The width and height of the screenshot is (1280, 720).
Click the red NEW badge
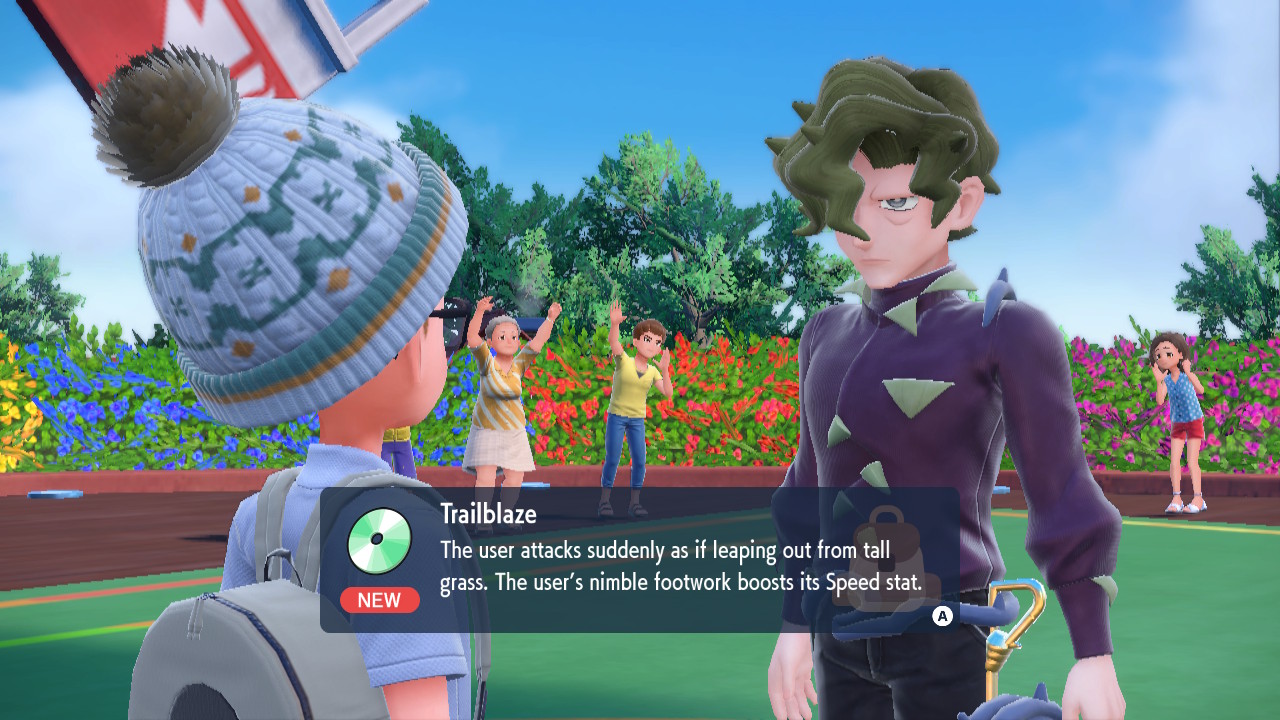(380, 600)
